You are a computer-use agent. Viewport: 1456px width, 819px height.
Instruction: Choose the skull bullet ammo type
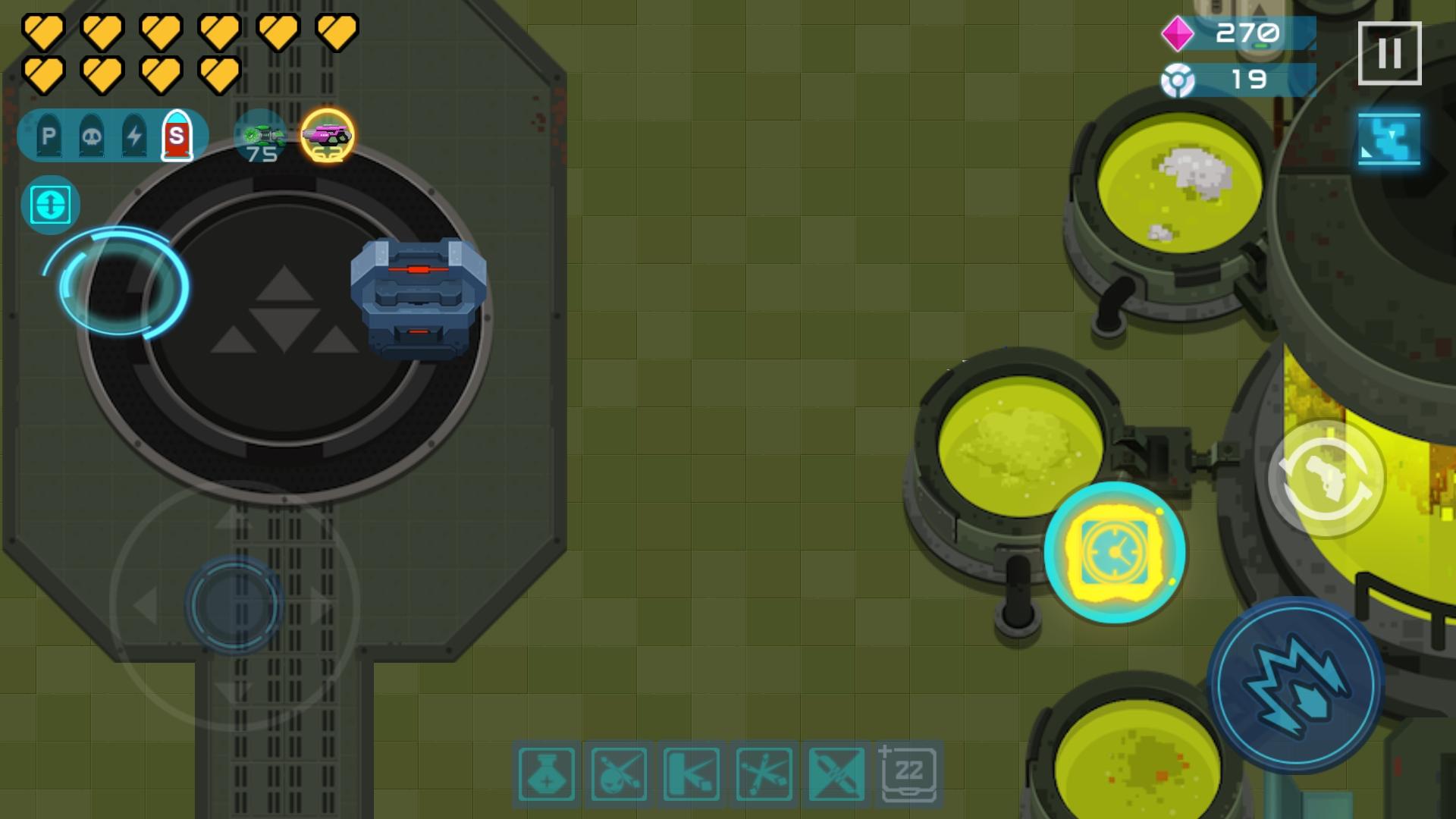click(91, 136)
